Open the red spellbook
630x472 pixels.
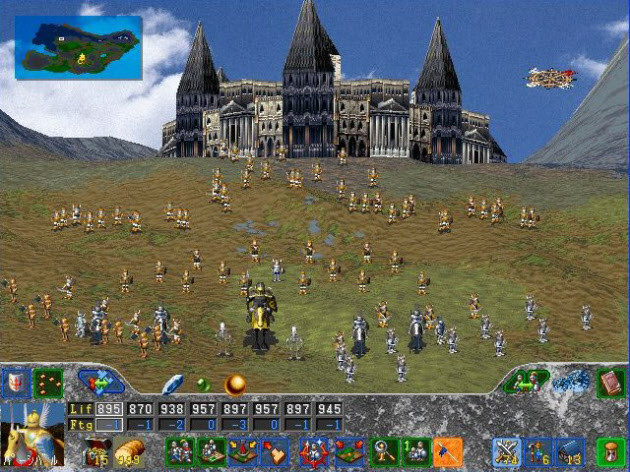click(x=611, y=382)
